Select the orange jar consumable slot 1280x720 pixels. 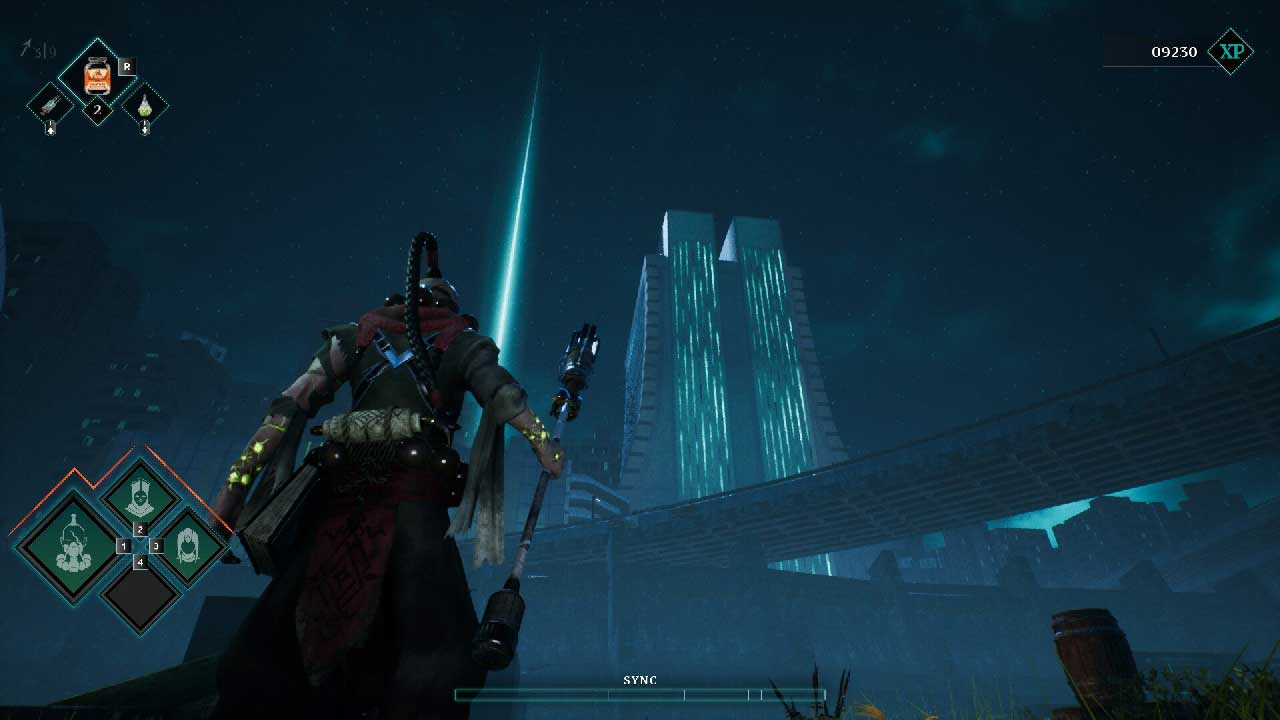tap(97, 75)
